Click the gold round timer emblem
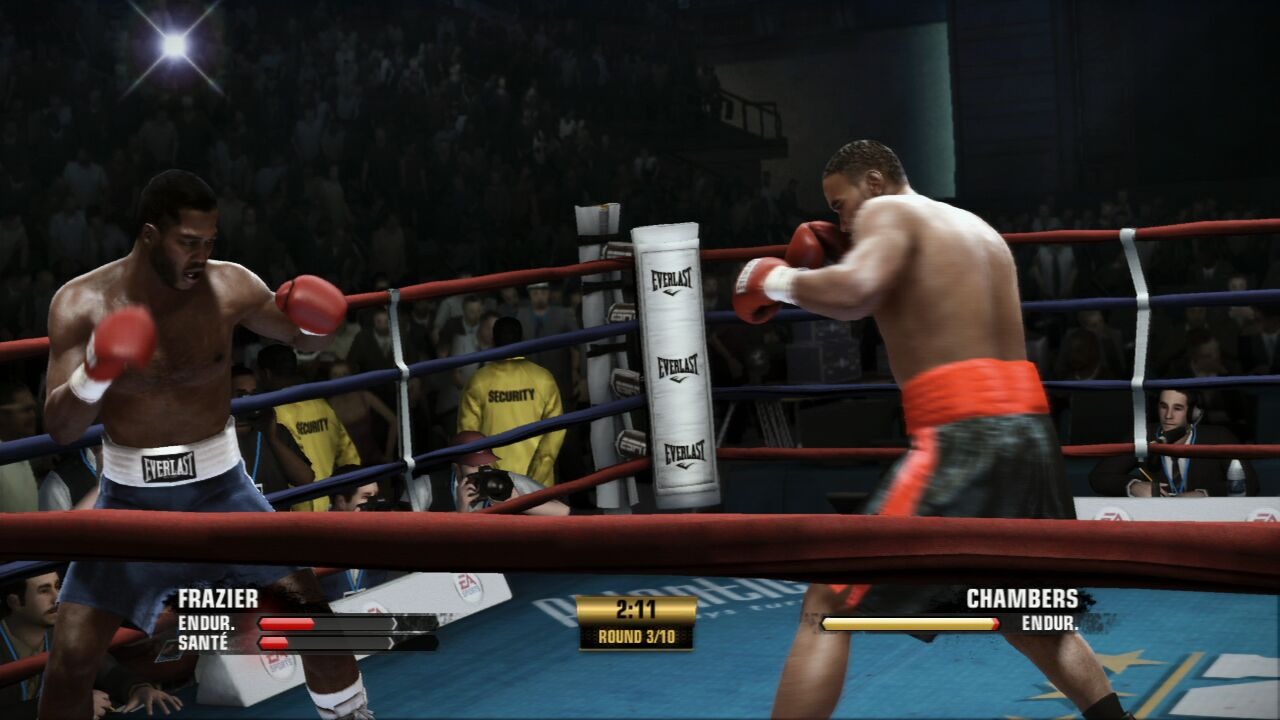Viewport: 1280px width, 720px height. pos(639,620)
